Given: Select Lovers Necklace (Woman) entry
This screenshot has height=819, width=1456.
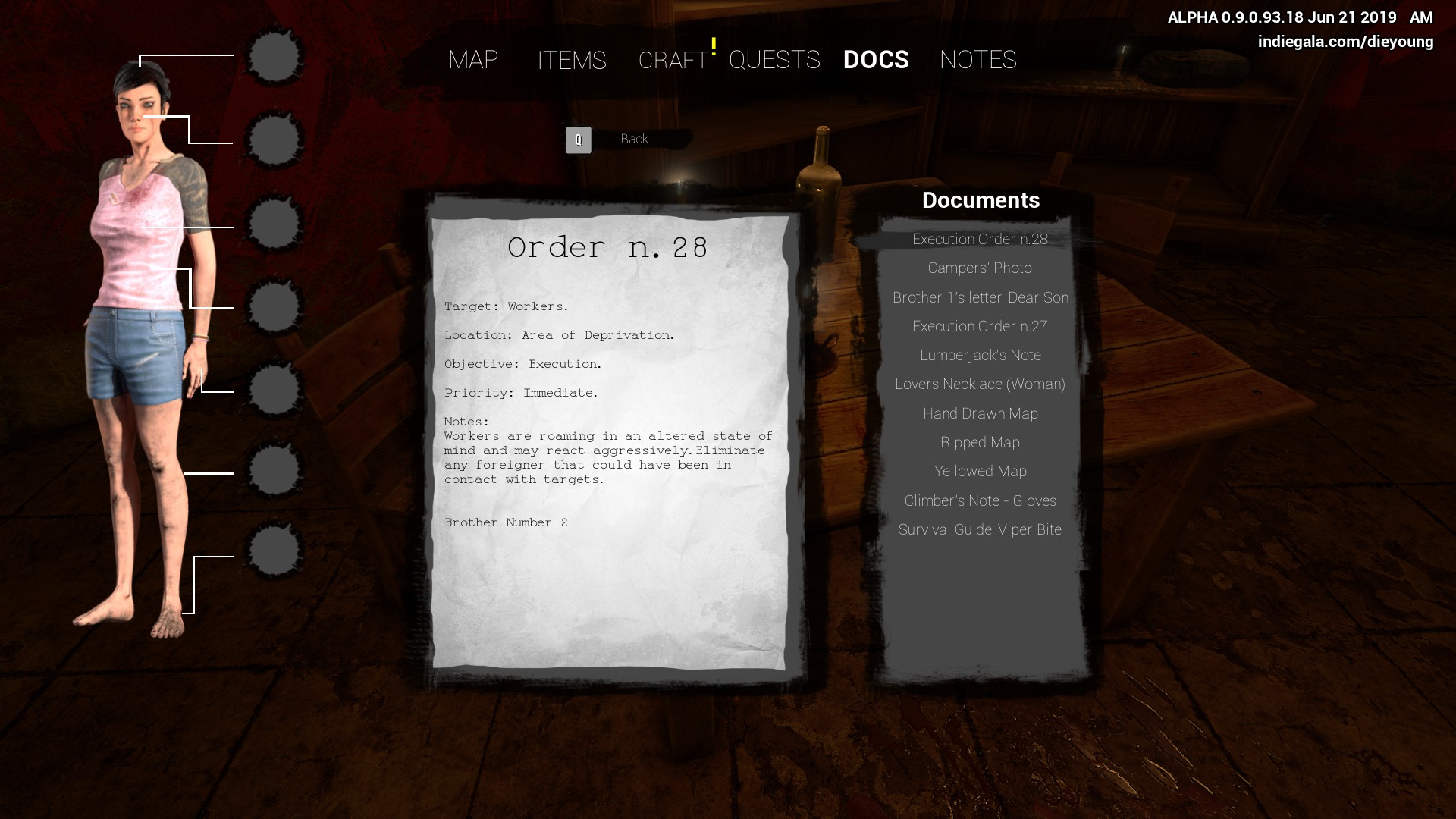Looking at the screenshot, I should click(x=980, y=384).
